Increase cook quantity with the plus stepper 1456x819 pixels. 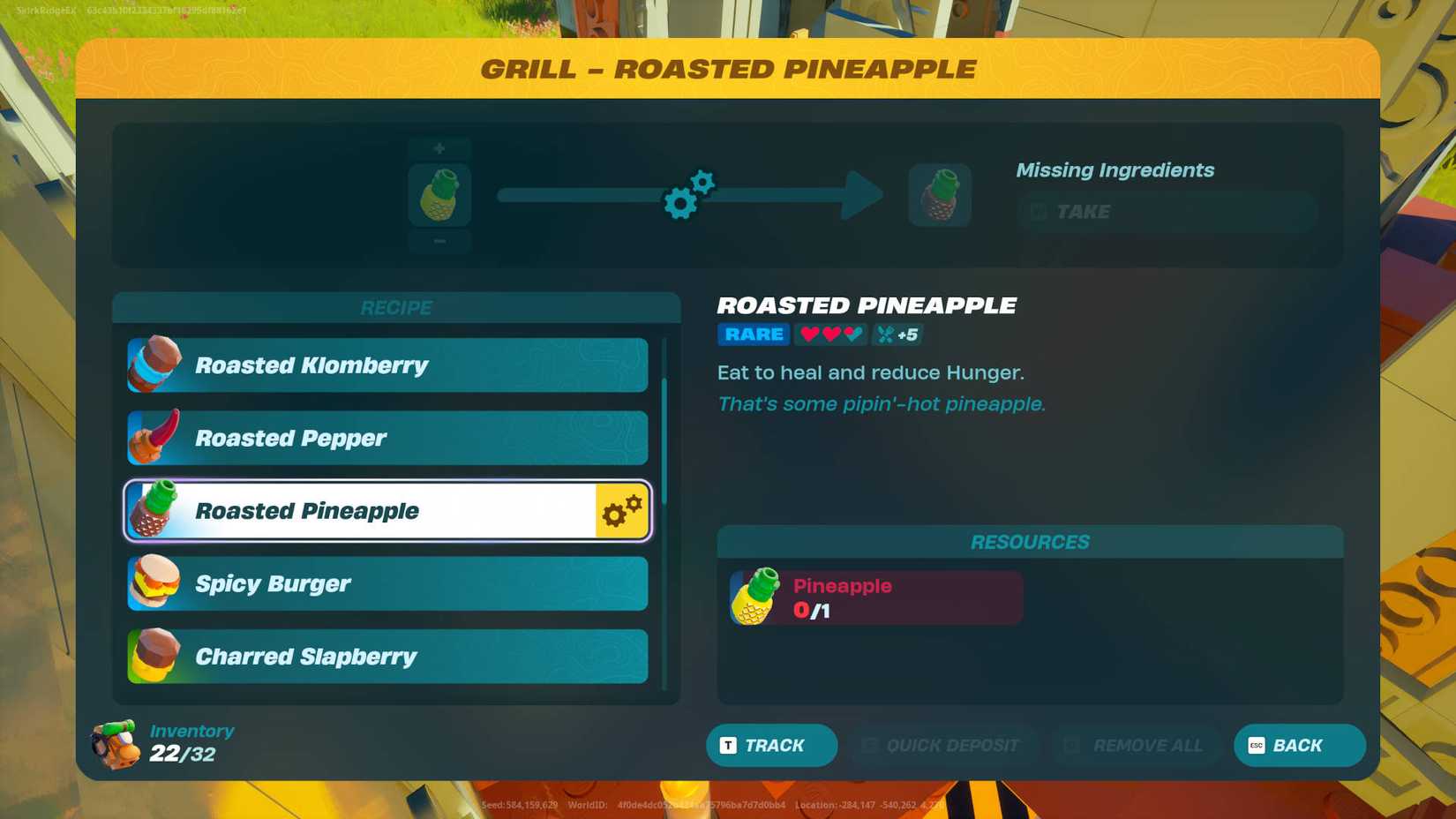pyautogui.click(x=439, y=148)
